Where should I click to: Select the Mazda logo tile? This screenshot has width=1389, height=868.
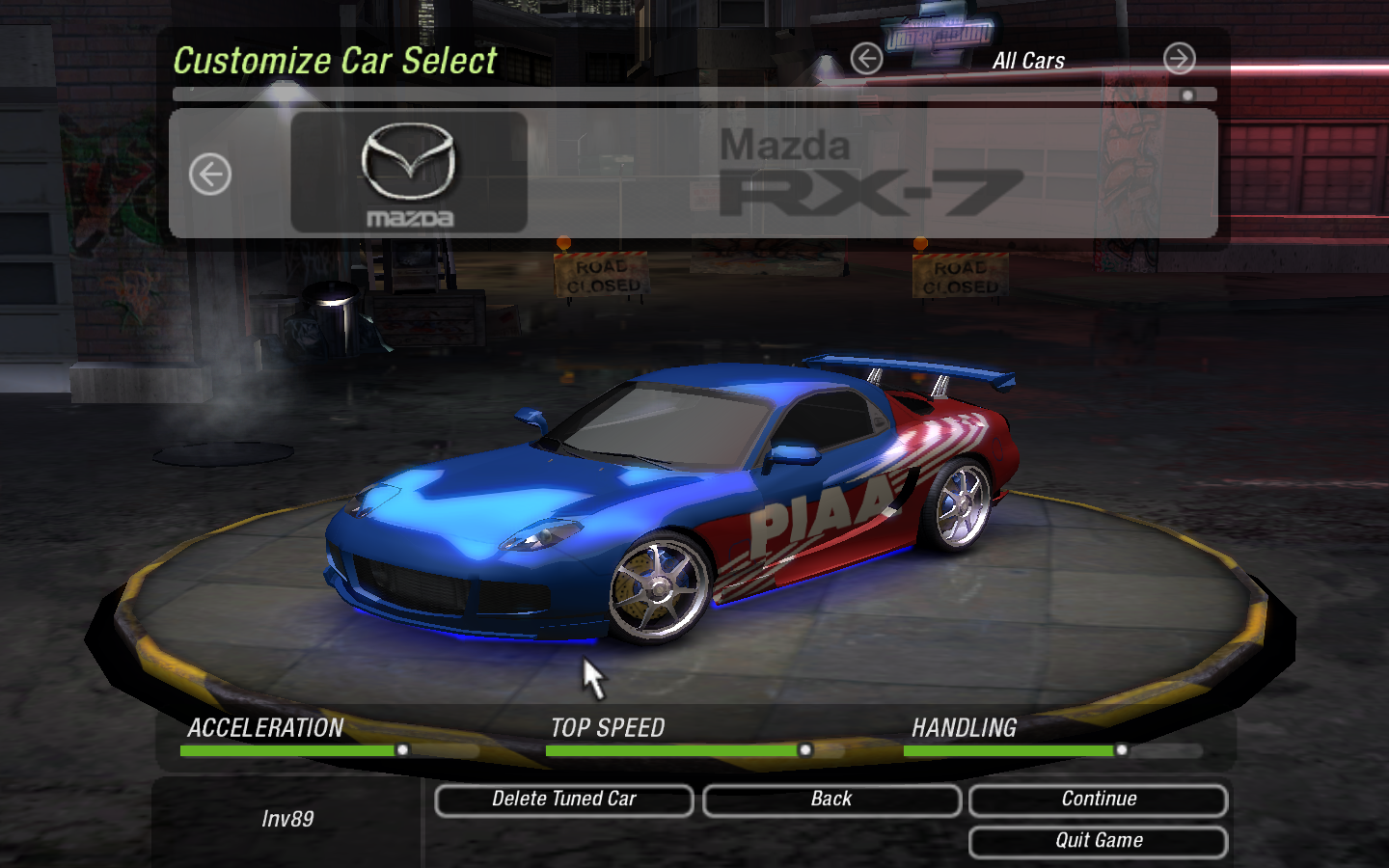(x=409, y=174)
